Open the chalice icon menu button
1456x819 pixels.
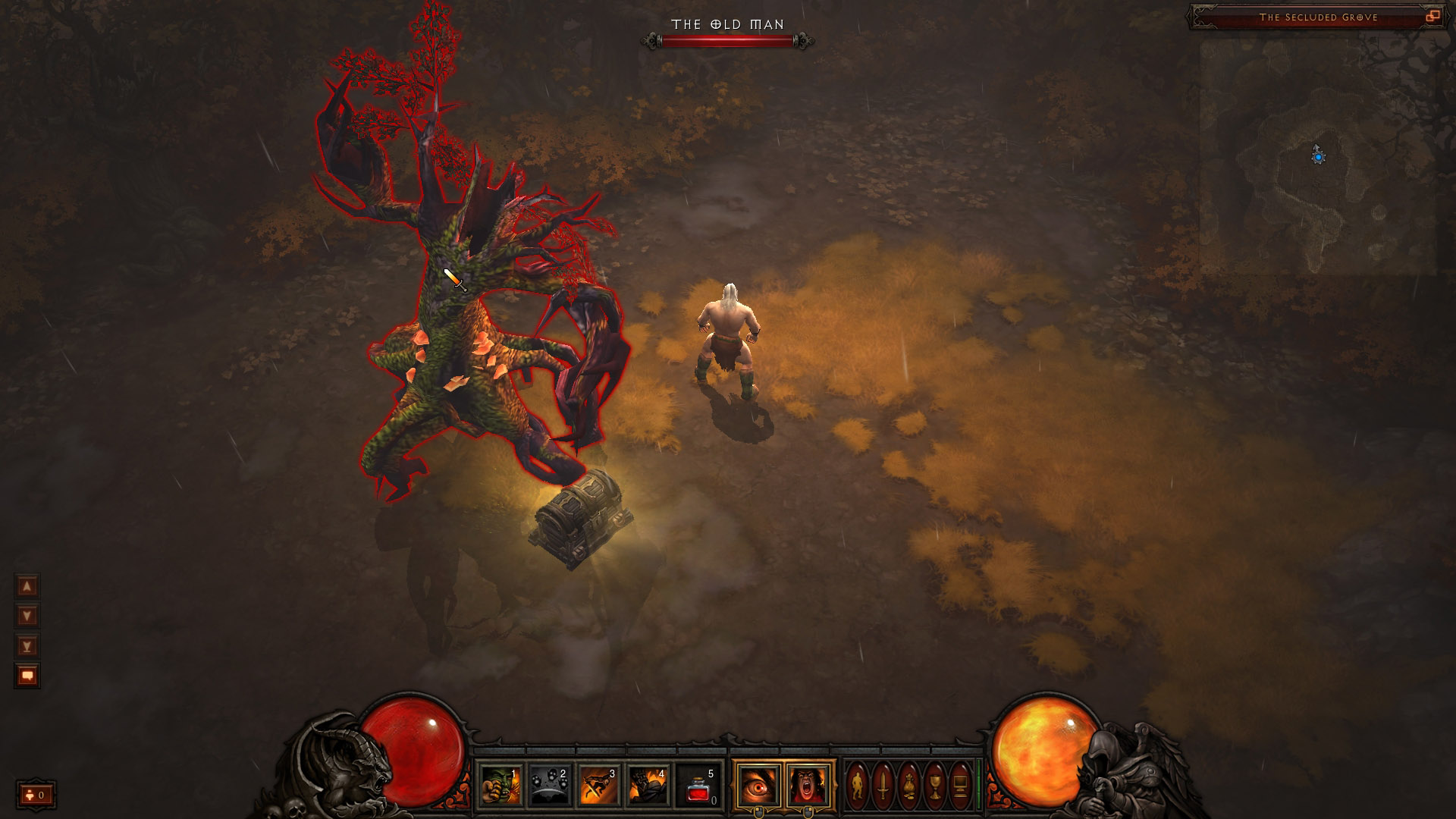tap(935, 785)
